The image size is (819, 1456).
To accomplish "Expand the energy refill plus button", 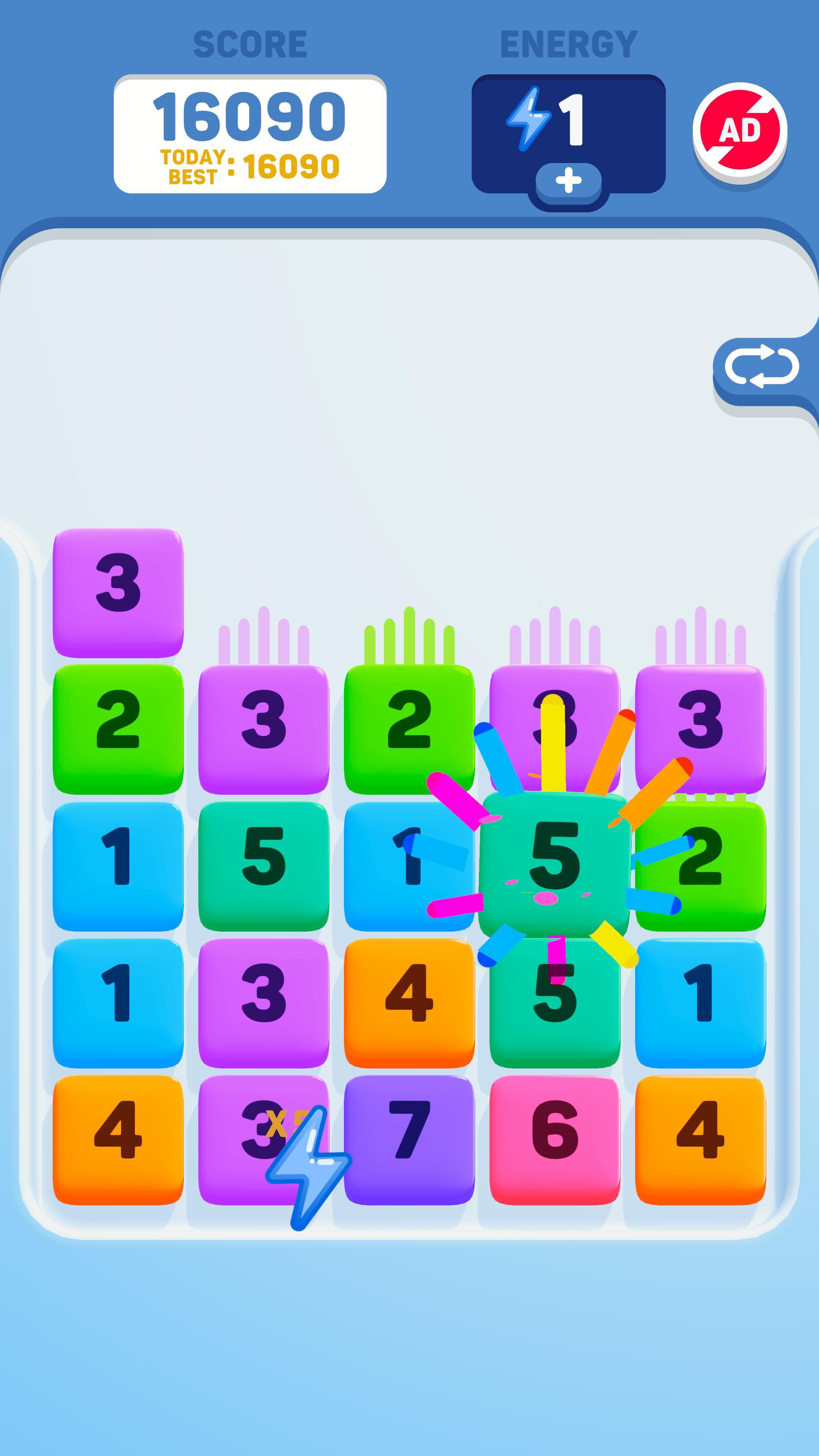I will [568, 182].
